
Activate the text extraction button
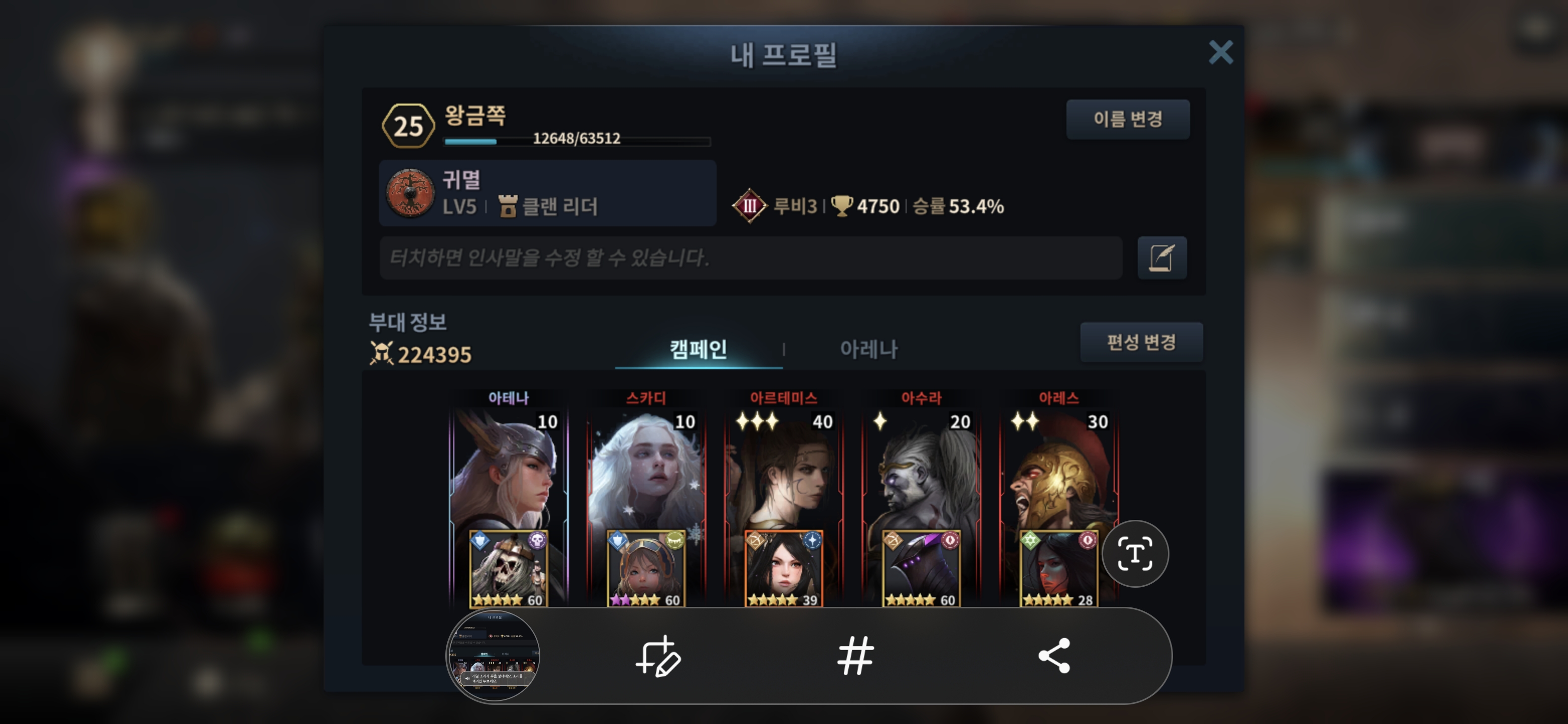point(1135,554)
